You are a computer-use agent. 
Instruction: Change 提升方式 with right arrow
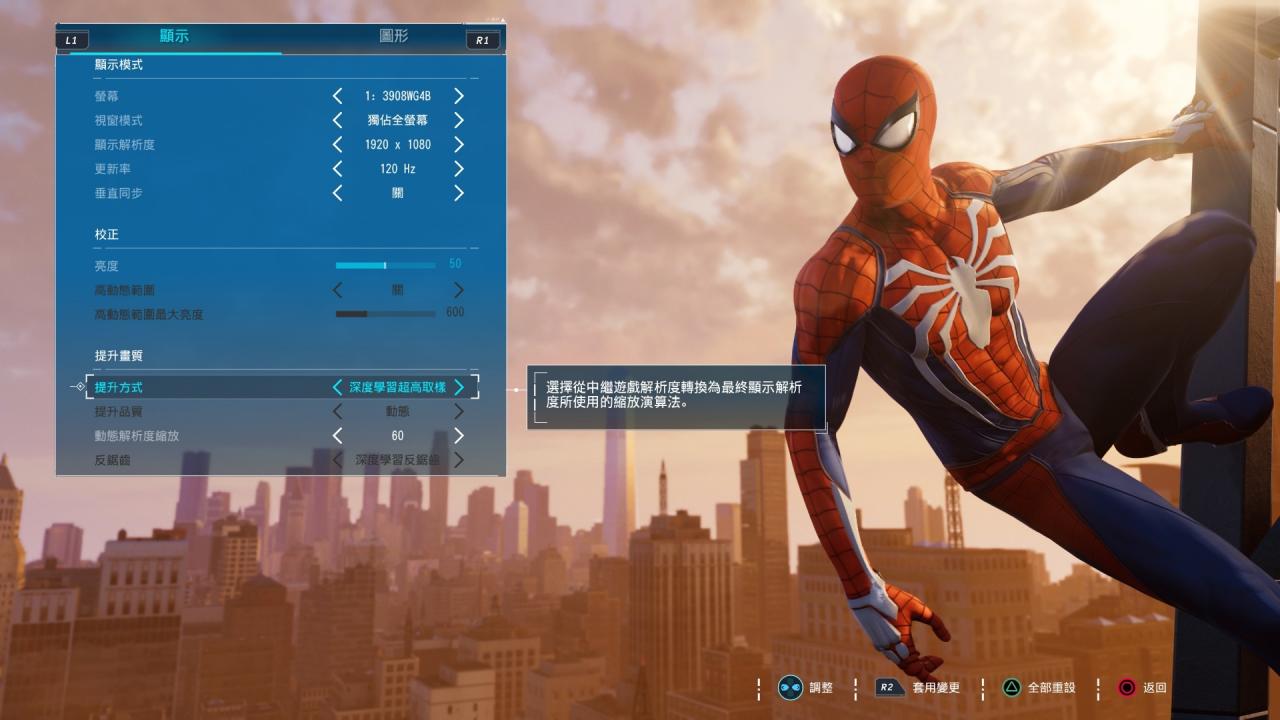coord(459,387)
